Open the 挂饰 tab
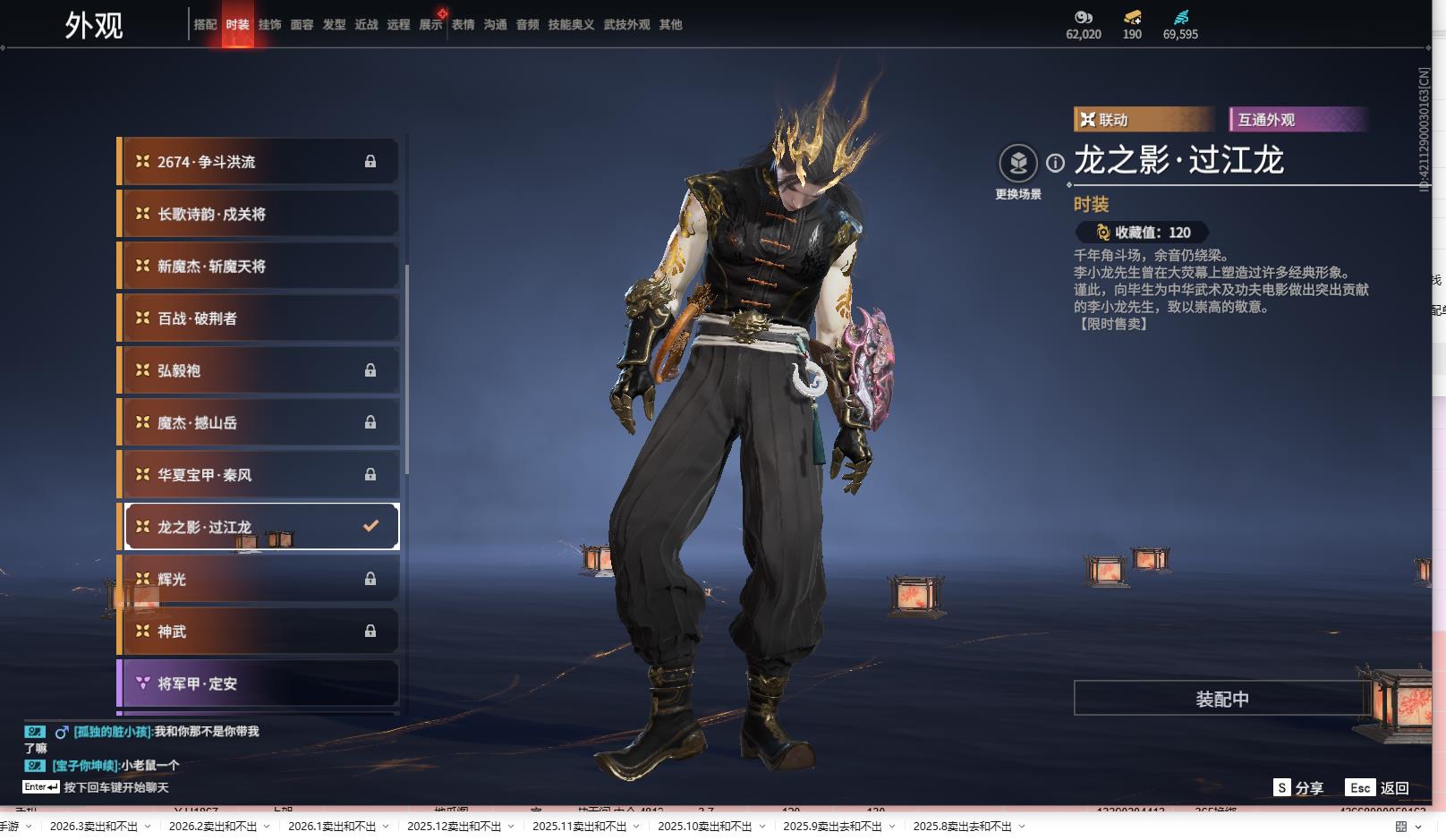Screen dimensions: 1446x840 coord(269,25)
